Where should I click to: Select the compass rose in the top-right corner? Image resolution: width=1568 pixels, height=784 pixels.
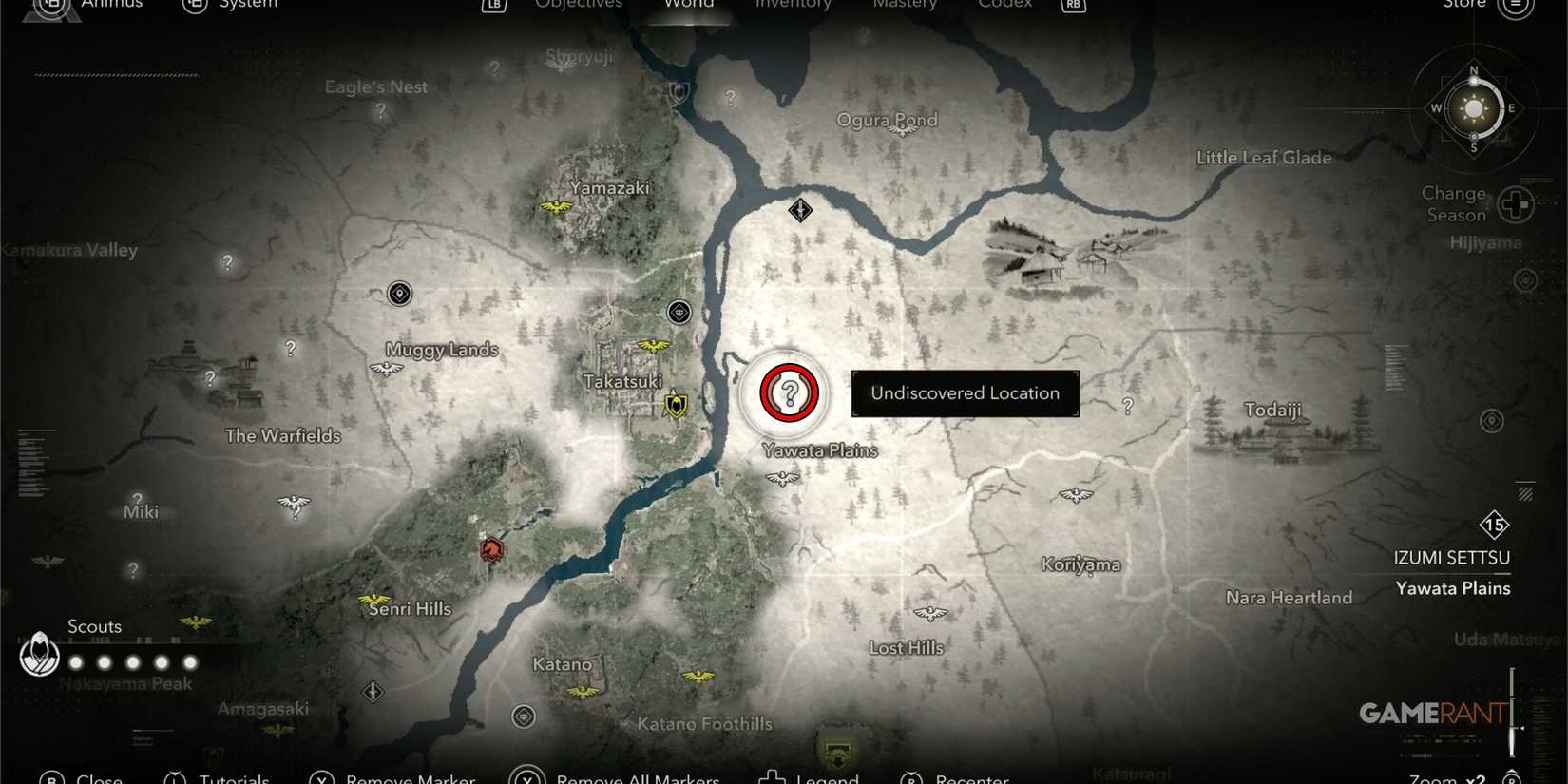click(x=1473, y=108)
